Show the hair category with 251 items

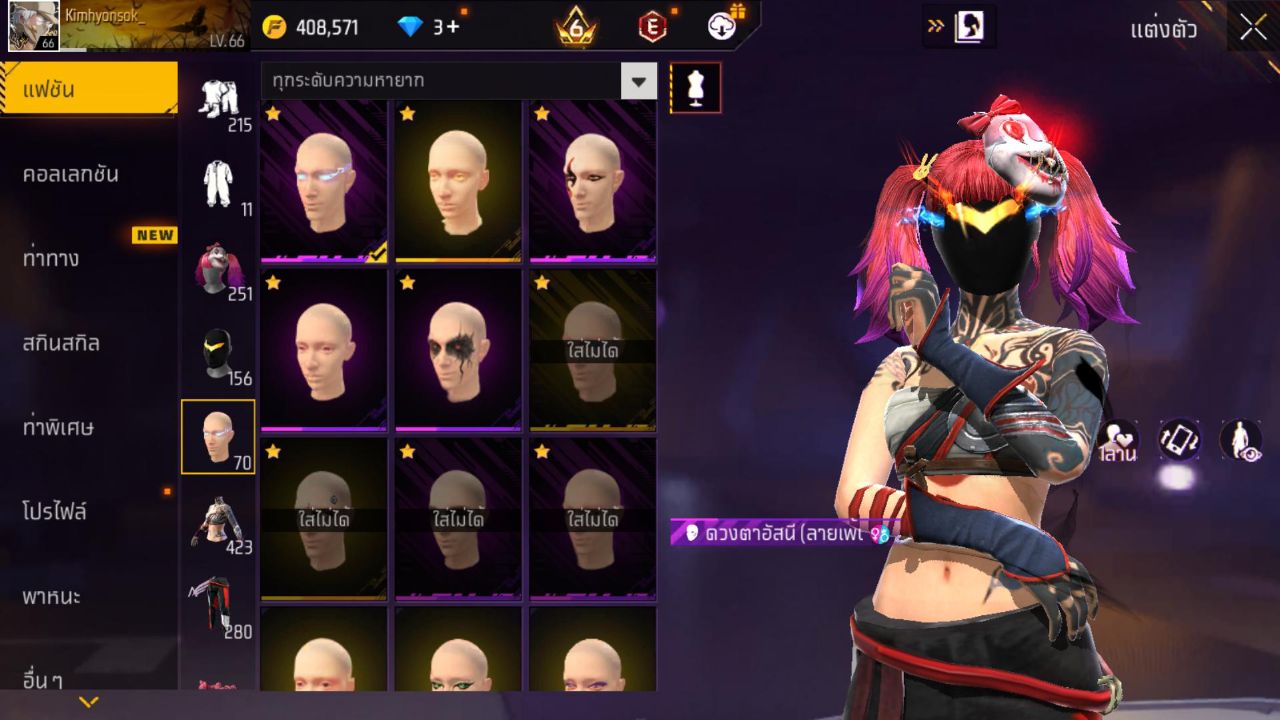click(218, 270)
